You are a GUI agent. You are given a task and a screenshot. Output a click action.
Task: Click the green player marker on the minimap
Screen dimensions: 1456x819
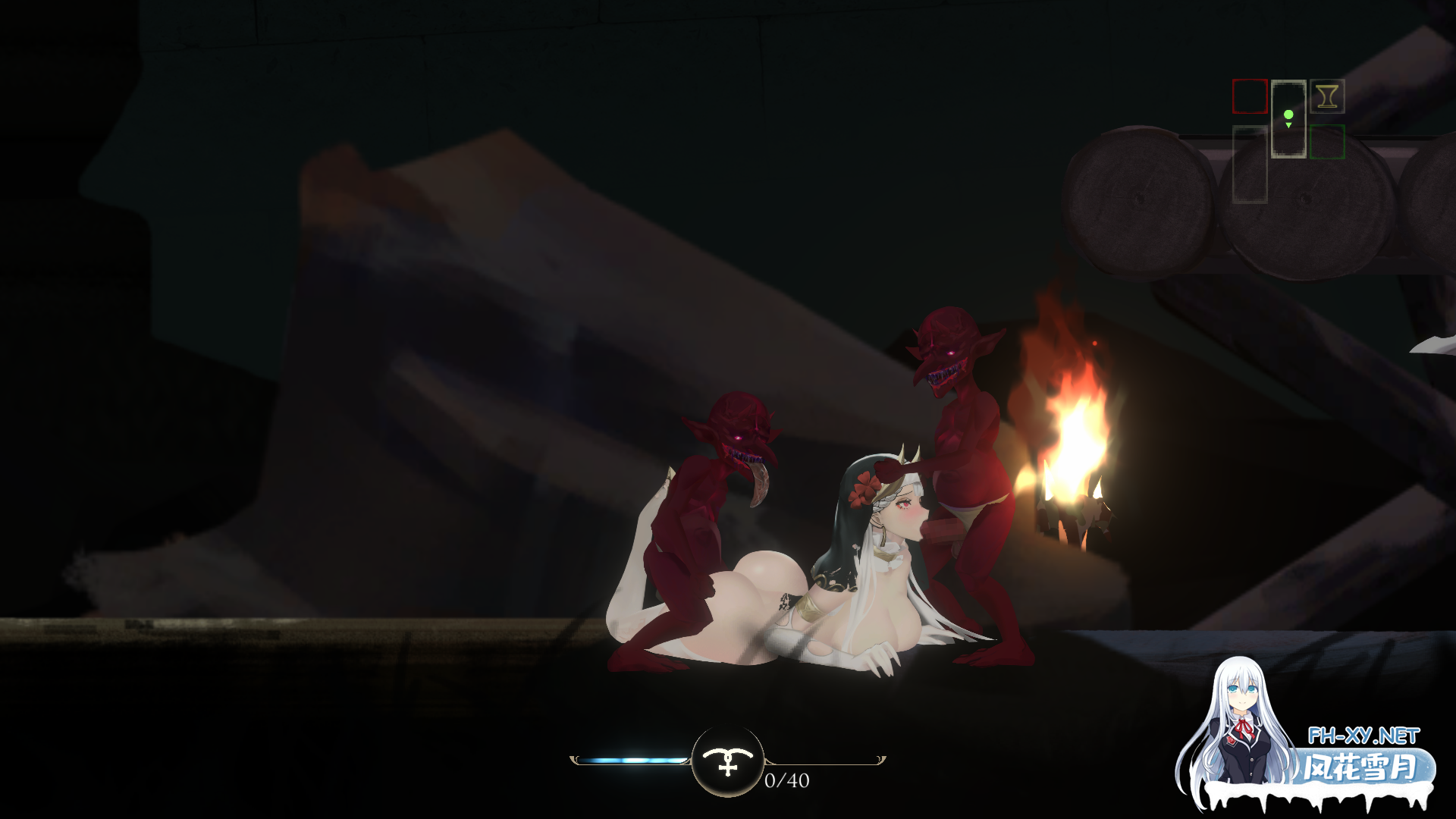(1288, 115)
